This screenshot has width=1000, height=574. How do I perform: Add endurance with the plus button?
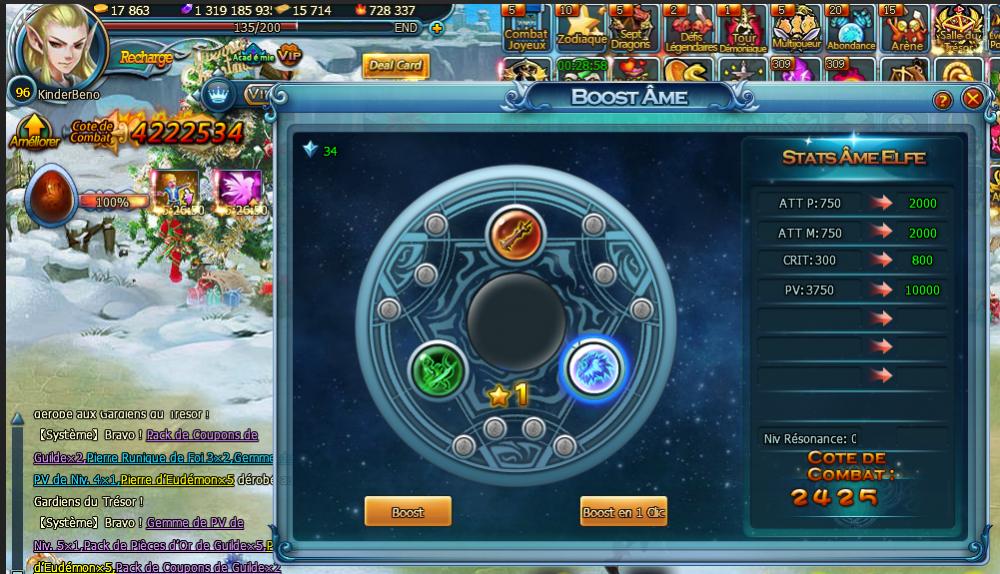(436, 28)
